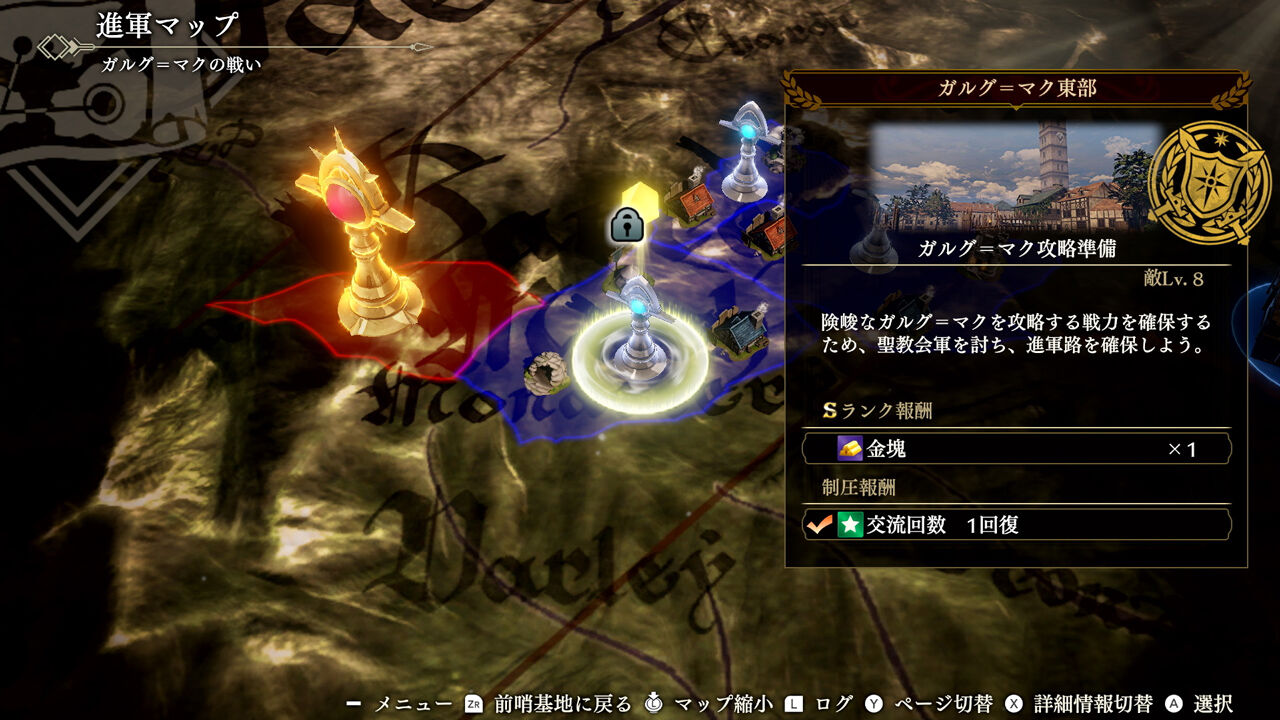Click the padlock marker on the map
This screenshot has width=1280, height=720.
pos(627,226)
